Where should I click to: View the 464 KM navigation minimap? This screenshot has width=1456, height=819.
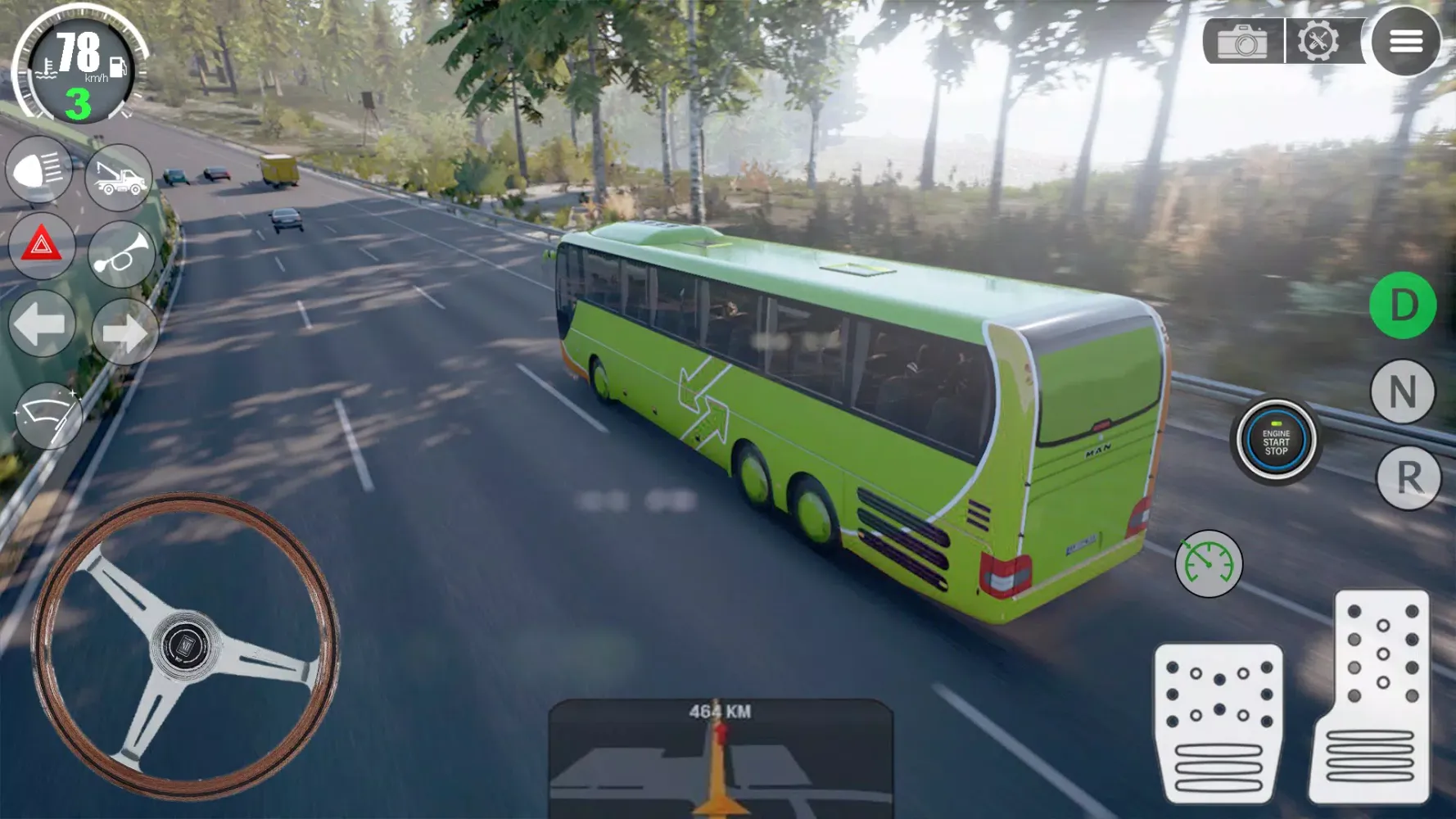(x=721, y=762)
